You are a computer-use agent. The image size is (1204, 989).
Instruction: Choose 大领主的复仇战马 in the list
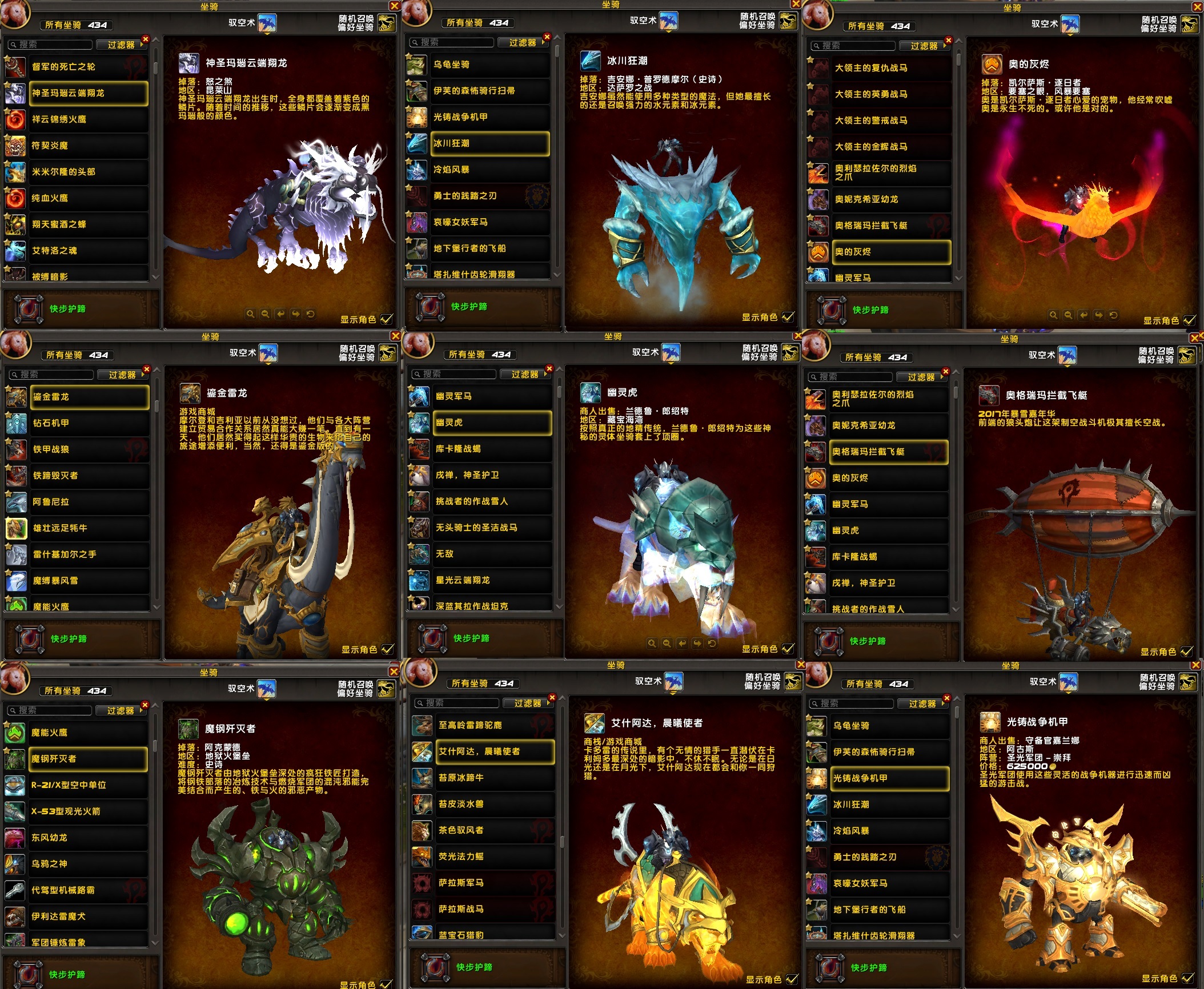coord(891,68)
